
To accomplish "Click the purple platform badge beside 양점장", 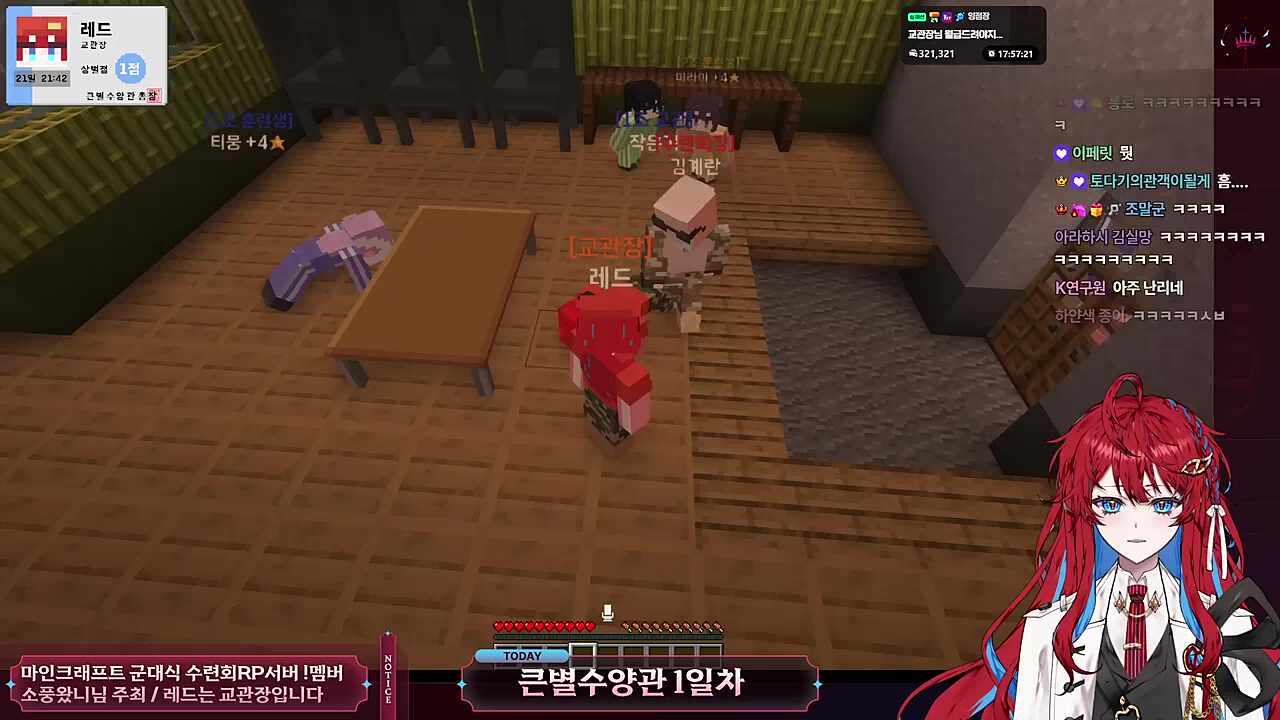I will click(947, 17).
